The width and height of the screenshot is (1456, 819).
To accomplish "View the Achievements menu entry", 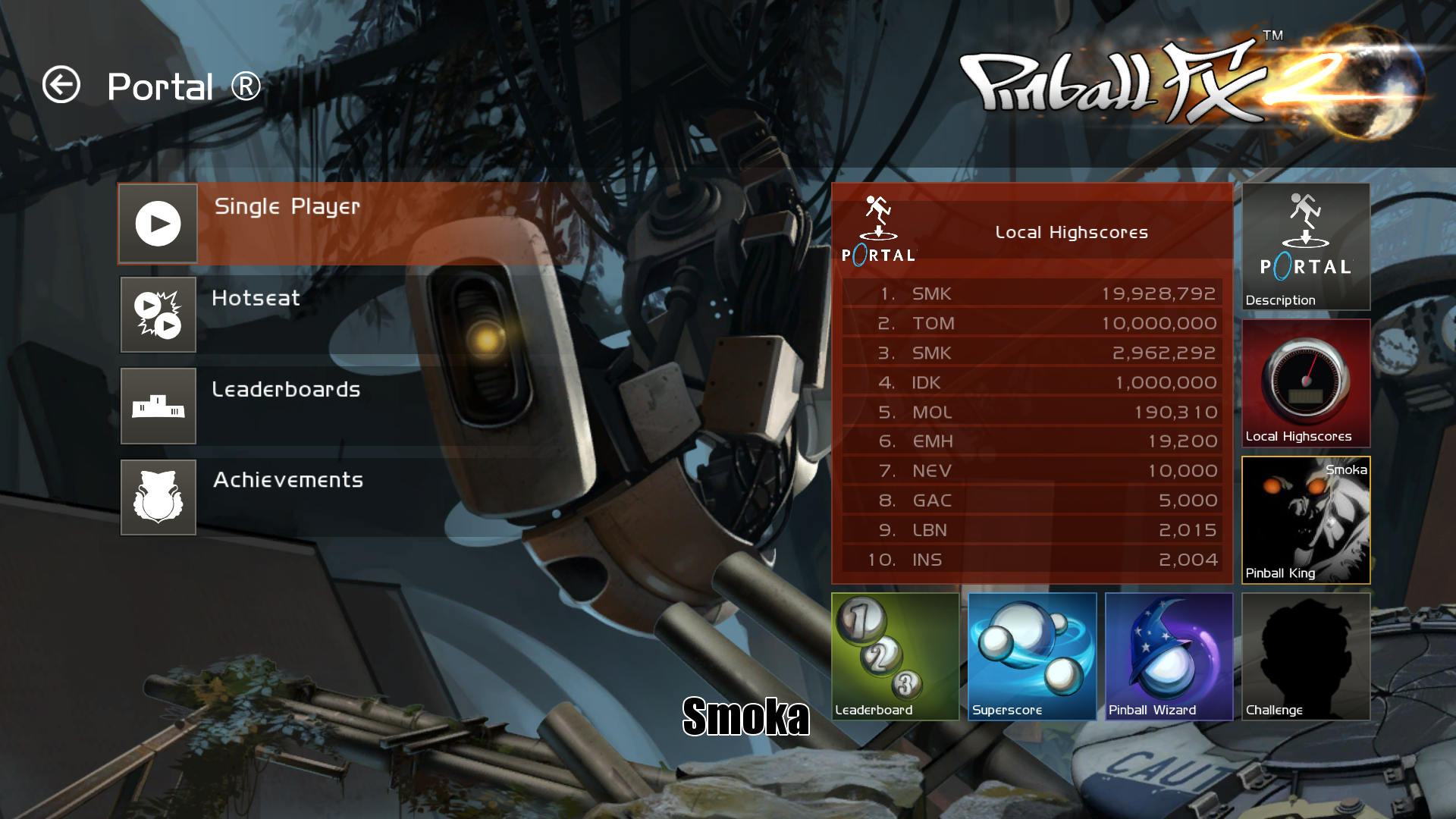I will (158, 497).
